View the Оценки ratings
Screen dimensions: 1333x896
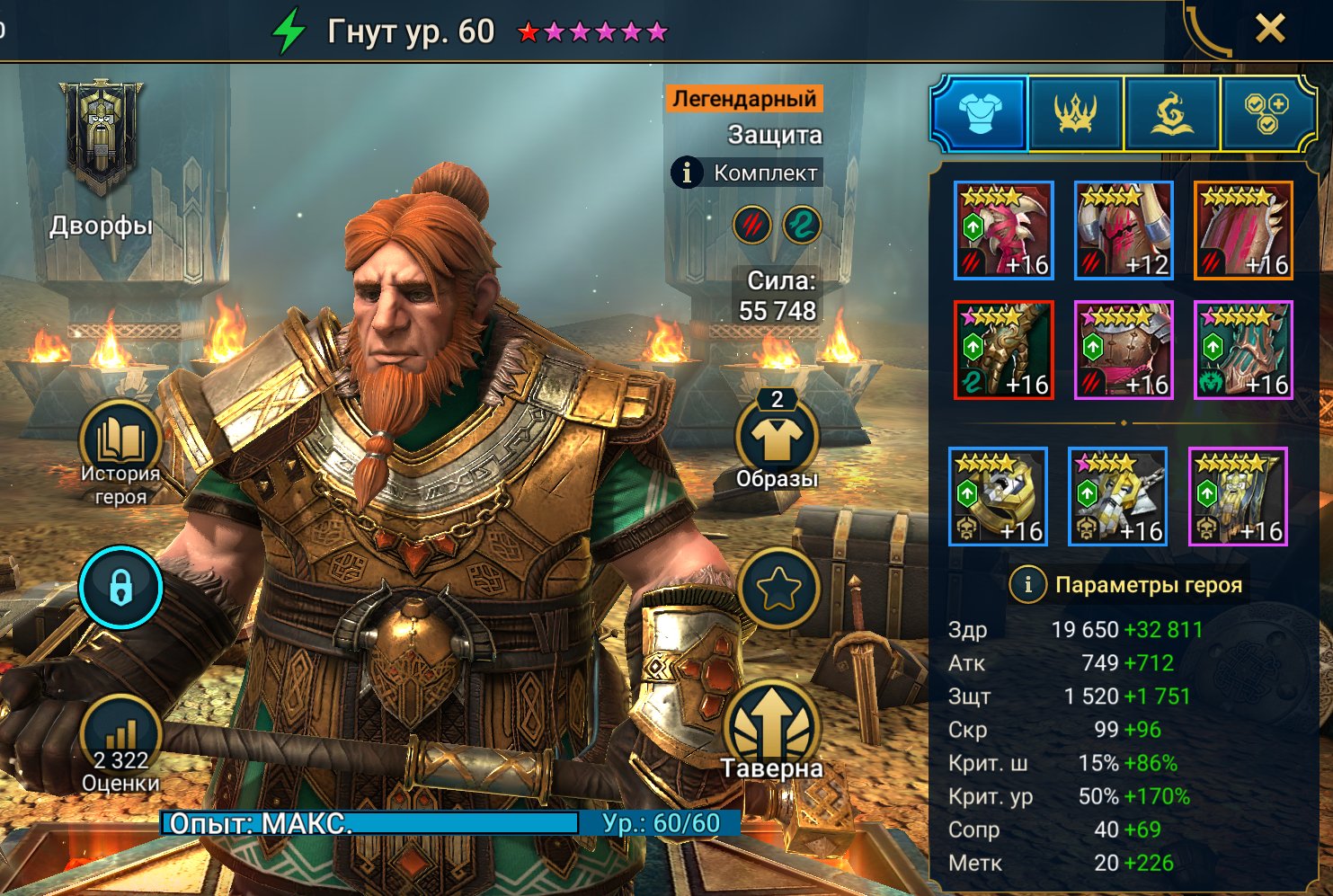120,746
